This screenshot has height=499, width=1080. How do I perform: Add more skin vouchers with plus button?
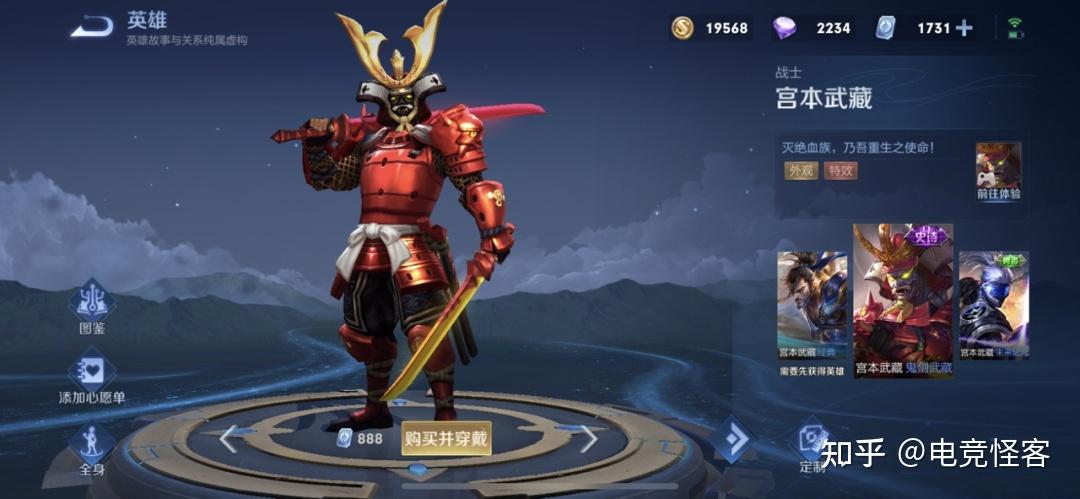point(964,28)
